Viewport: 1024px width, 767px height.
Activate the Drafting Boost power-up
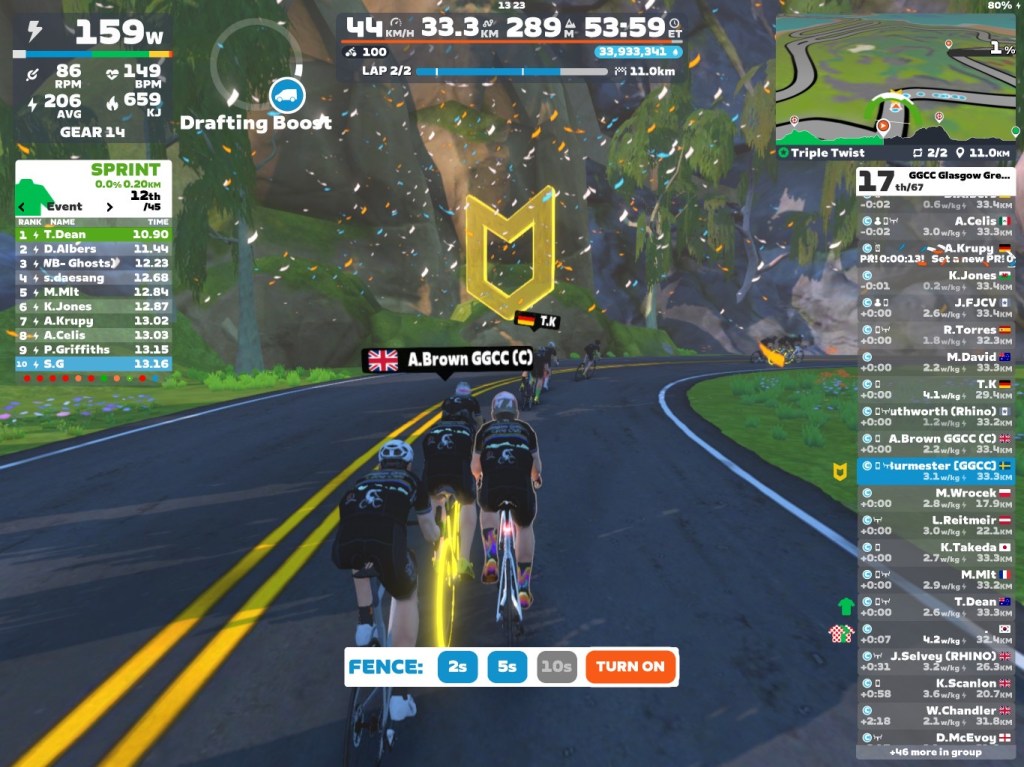(x=287, y=95)
